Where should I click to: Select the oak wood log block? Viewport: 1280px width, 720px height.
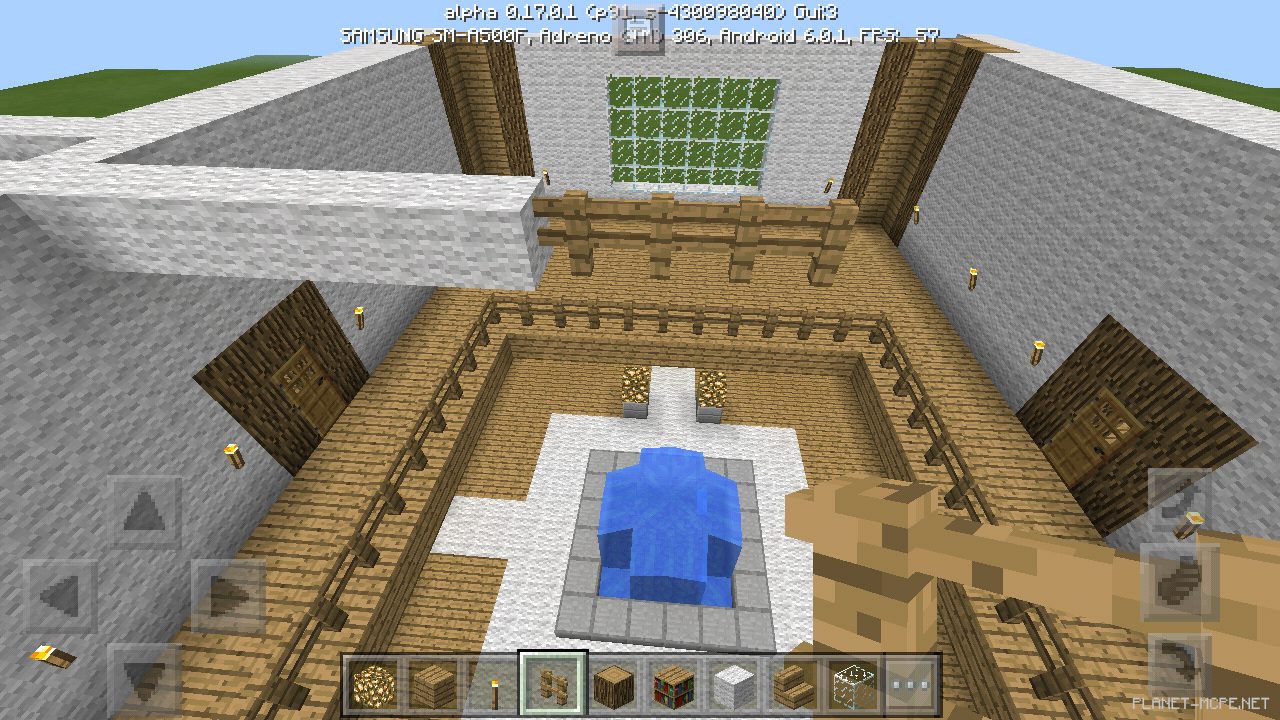pos(614,687)
